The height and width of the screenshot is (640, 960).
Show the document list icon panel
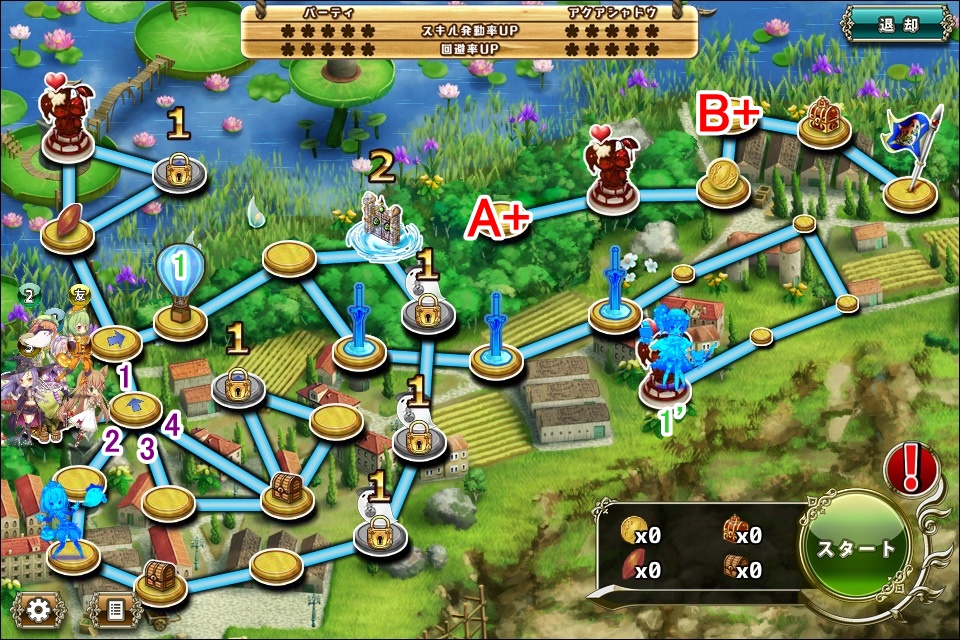114,609
